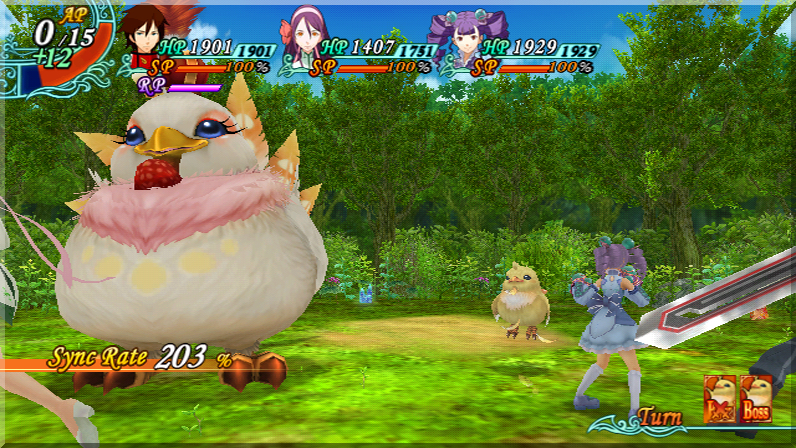Select the crossed-out enemy turn card
This screenshot has width=796, height=448.
(720, 396)
